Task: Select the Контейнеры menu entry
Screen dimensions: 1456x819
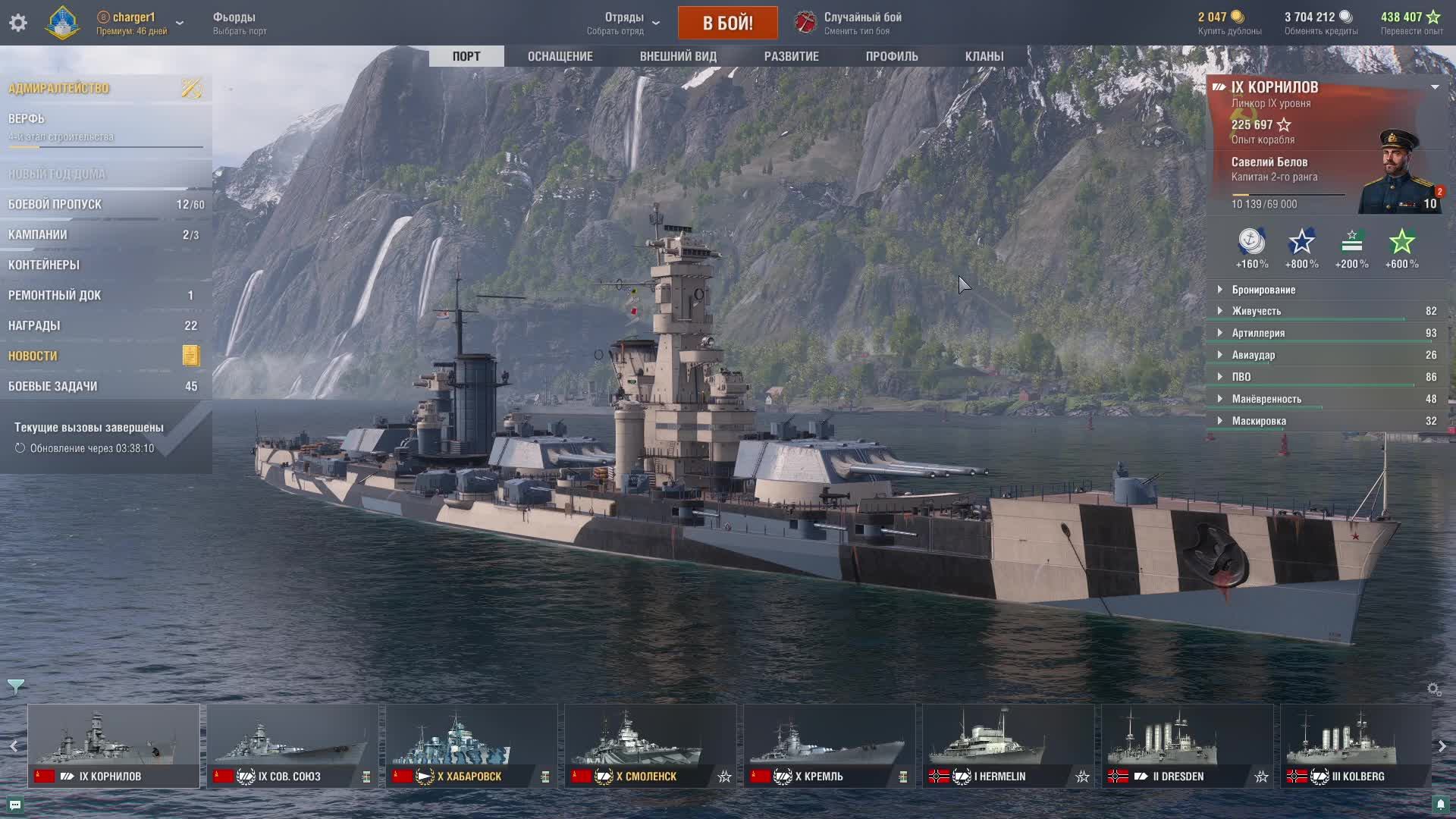Action: [44, 265]
